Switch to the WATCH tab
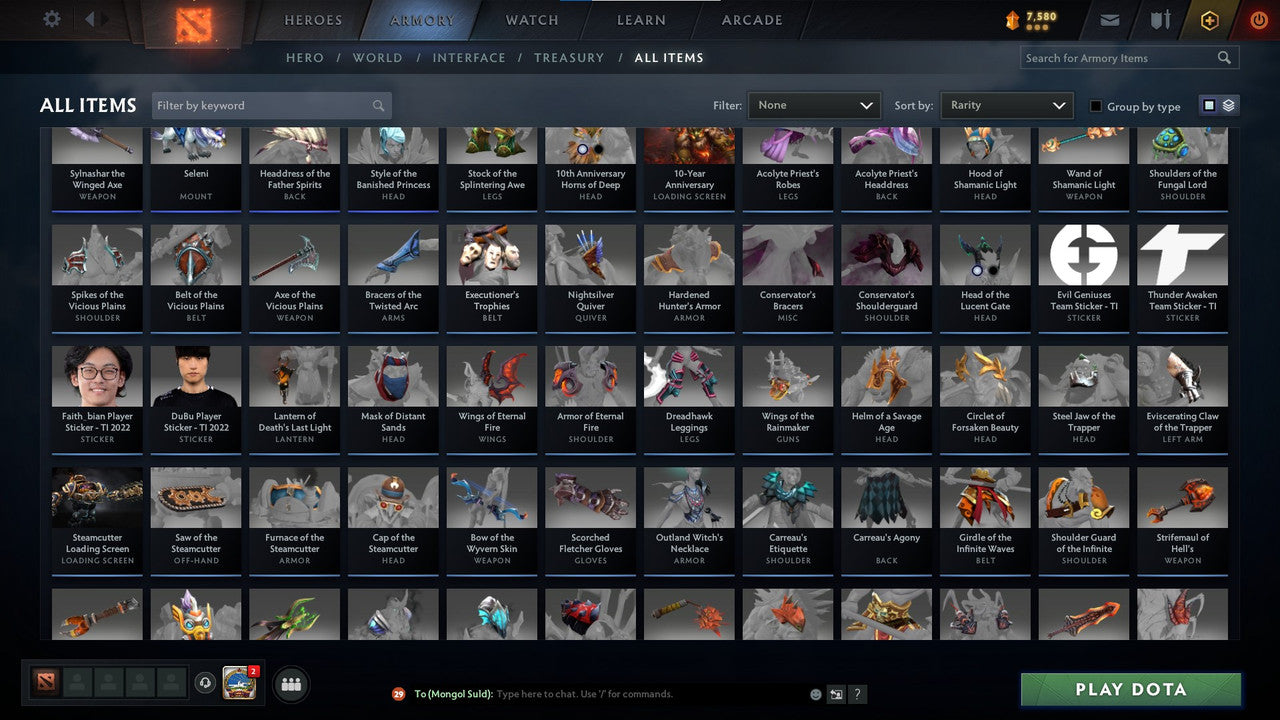Image resolution: width=1280 pixels, height=720 pixels. click(x=531, y=19)
